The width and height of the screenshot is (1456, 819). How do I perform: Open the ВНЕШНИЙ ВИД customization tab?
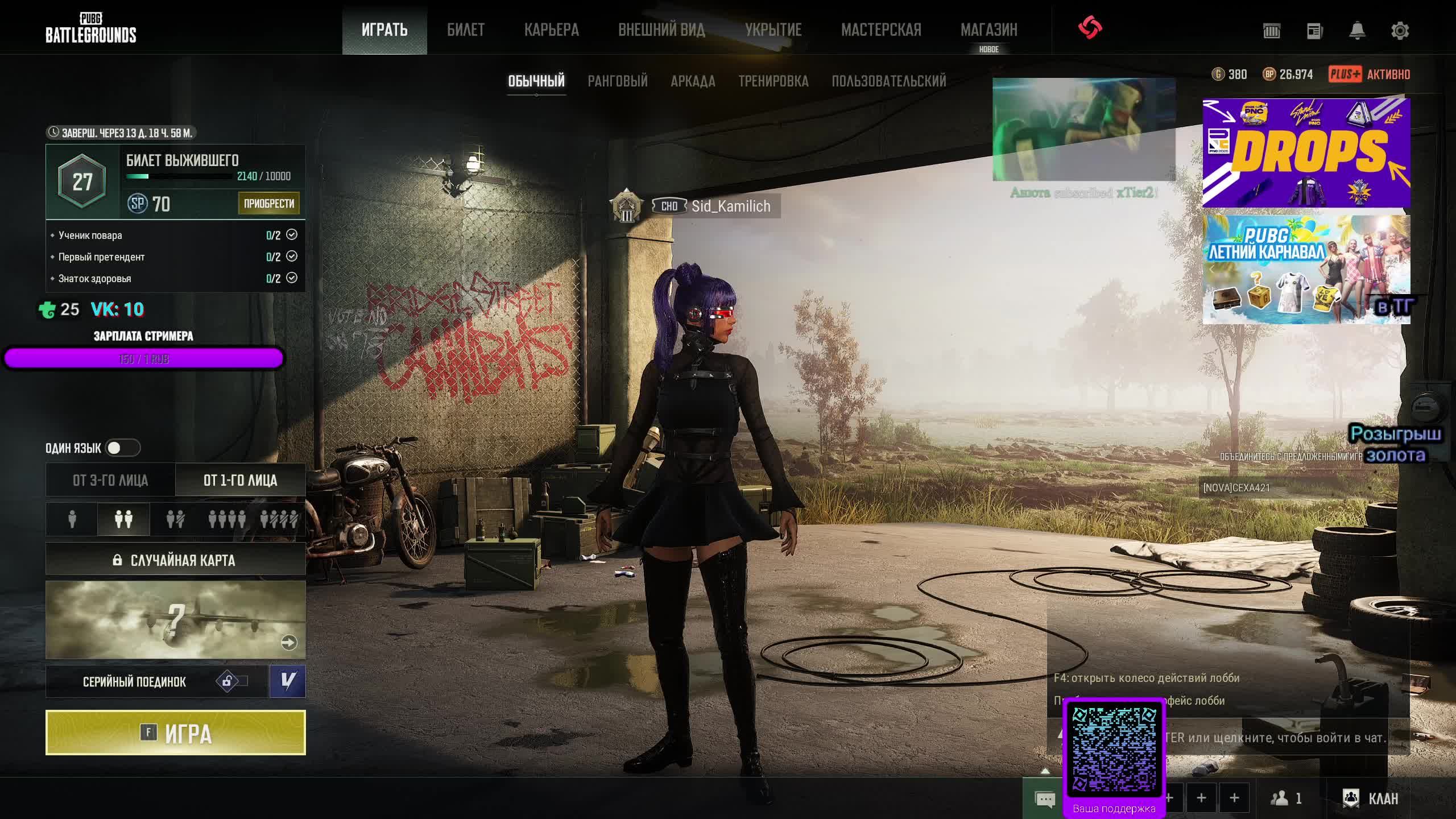[x=661, y=30]
